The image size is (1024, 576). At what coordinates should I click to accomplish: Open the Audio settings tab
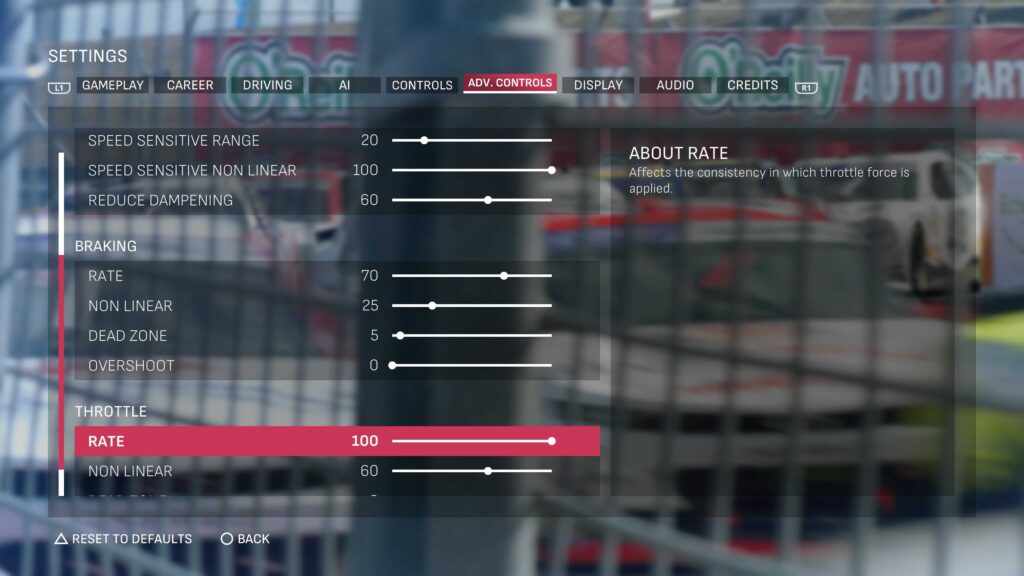point(675,86)
